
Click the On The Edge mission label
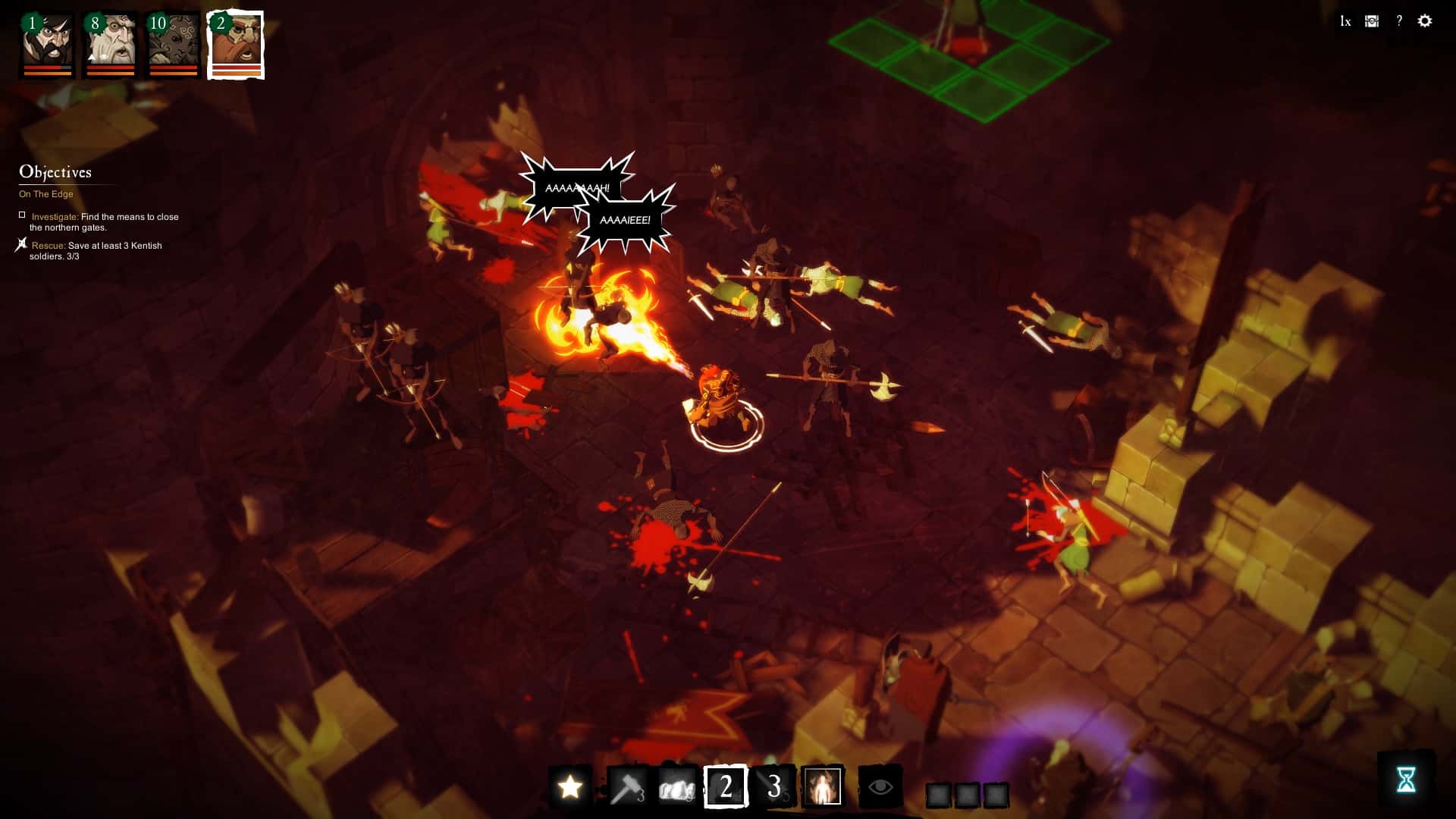click(46, 193)
